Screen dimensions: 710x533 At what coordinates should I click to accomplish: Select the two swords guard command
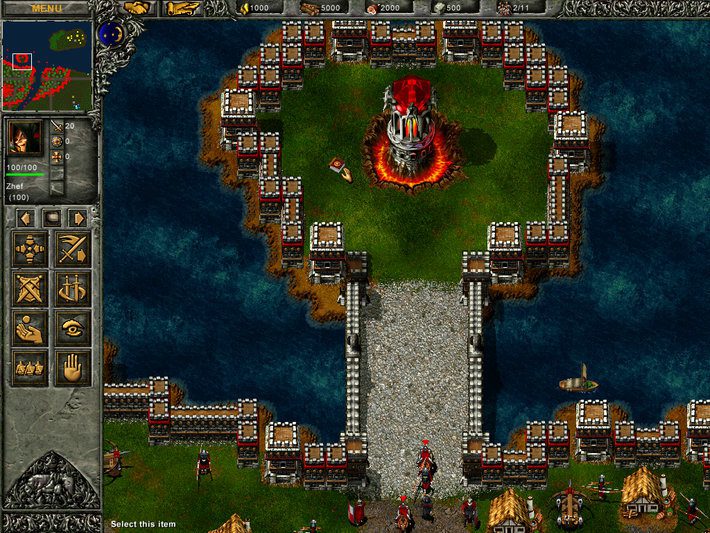72,289
